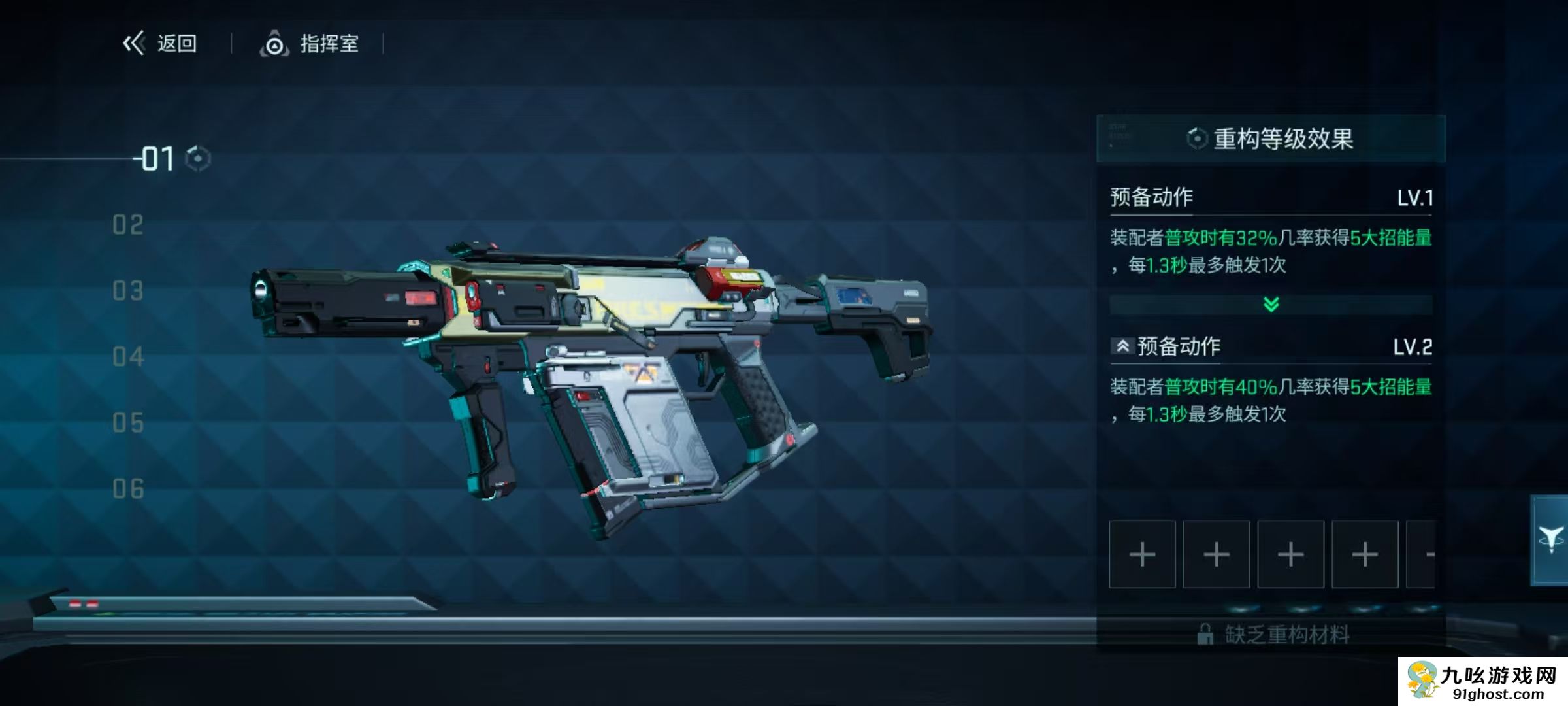
Task: Go back with the 返回 button
Action: 161,44
